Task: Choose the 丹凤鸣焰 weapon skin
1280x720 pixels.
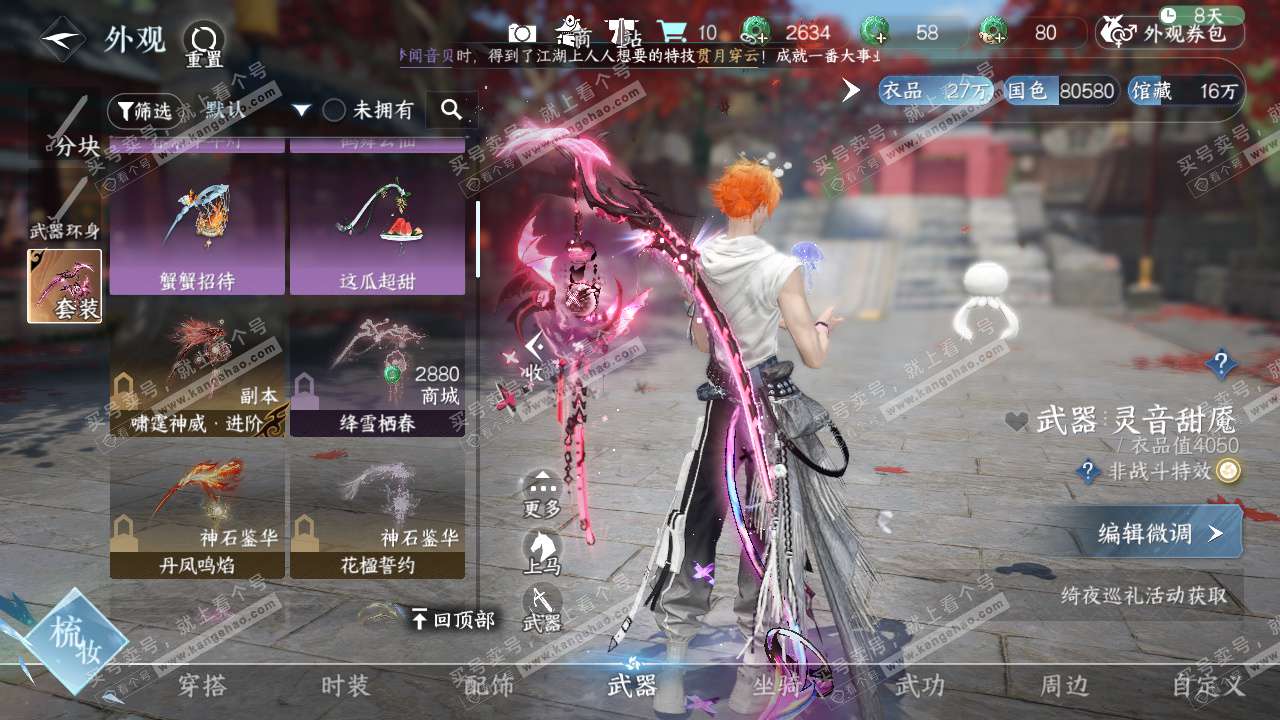Action: [197, 517]
